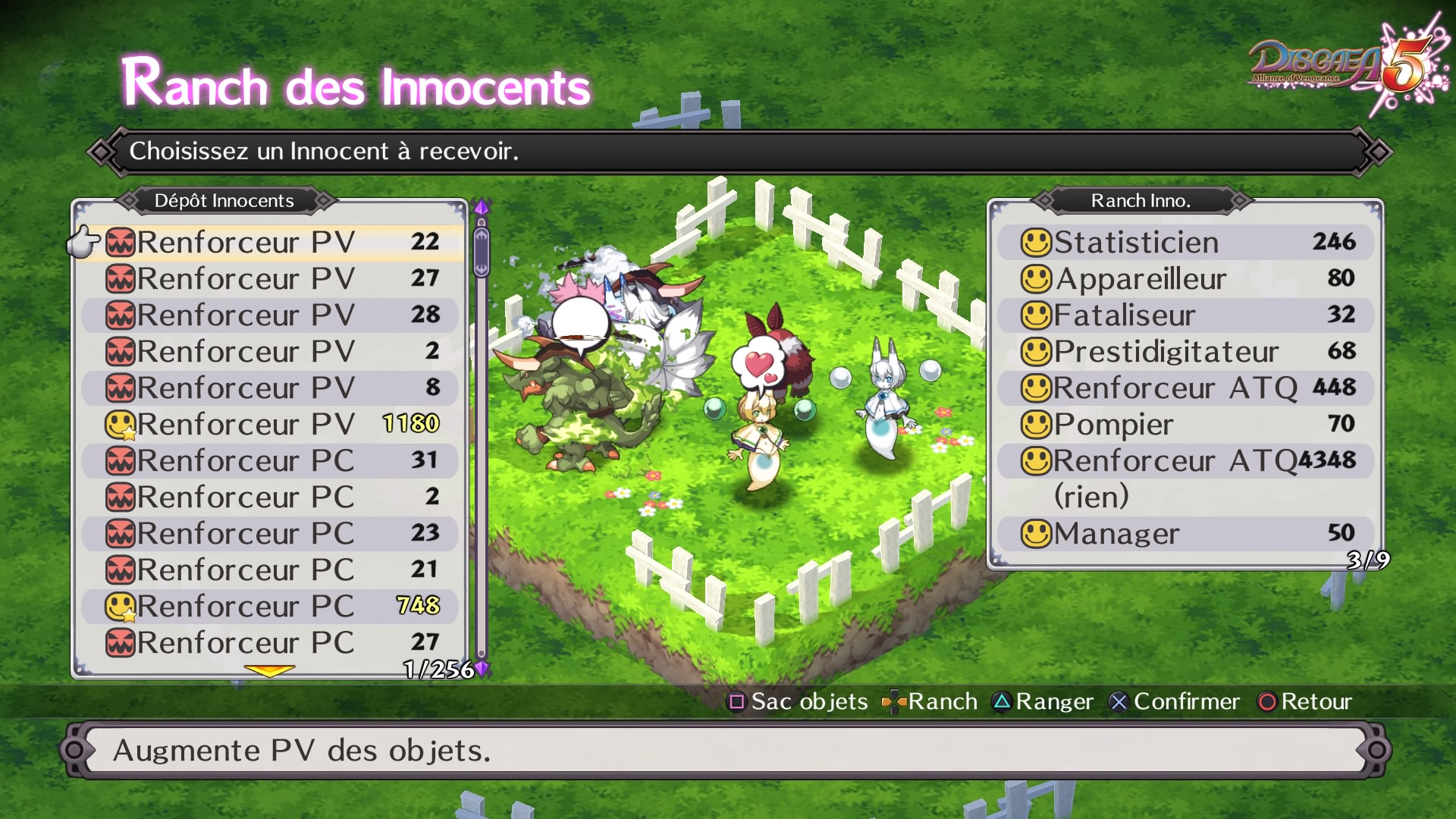Screen dimensions: 1456x819
Task: Select the red innocent icon beside Renforceur PV 22
Action: tap(121, 242)
